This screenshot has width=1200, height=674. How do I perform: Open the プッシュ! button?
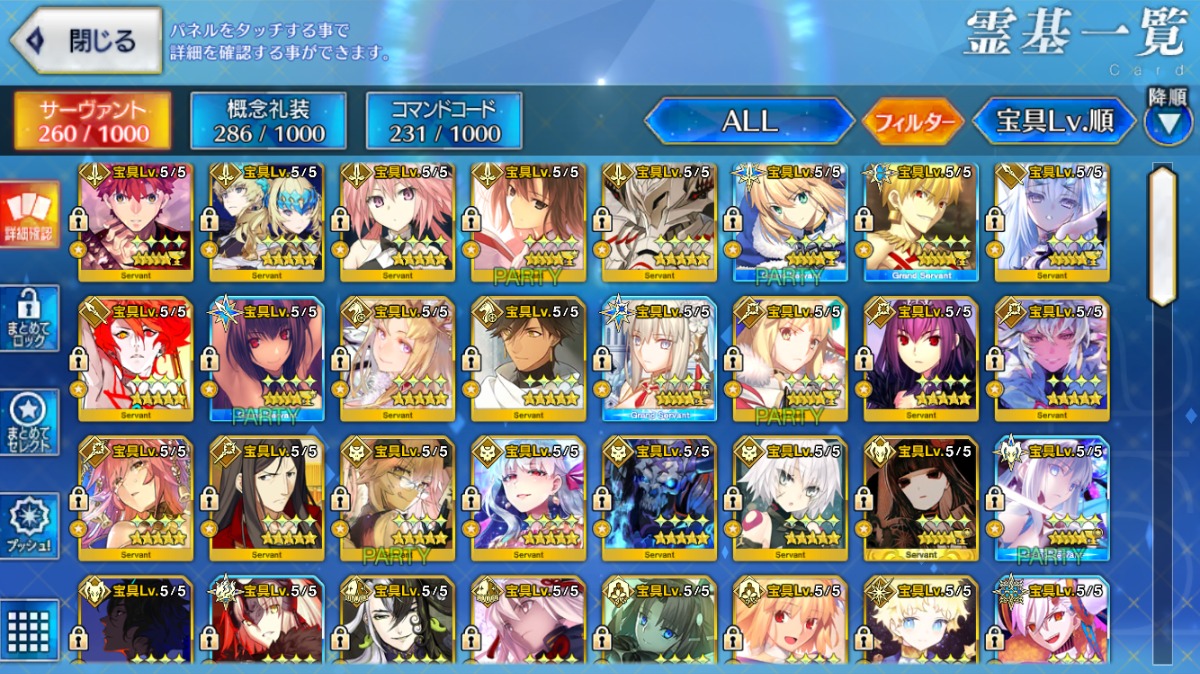point(29,526)
